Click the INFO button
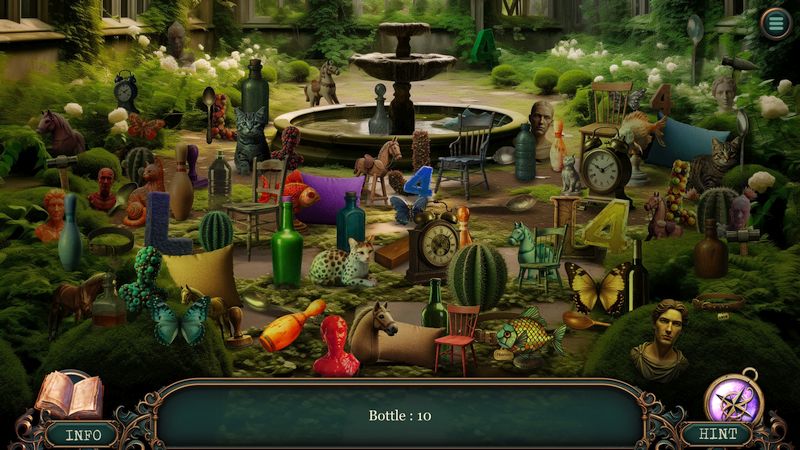The image size is (800, 450). pyautogui.click(x=82, y=435)
